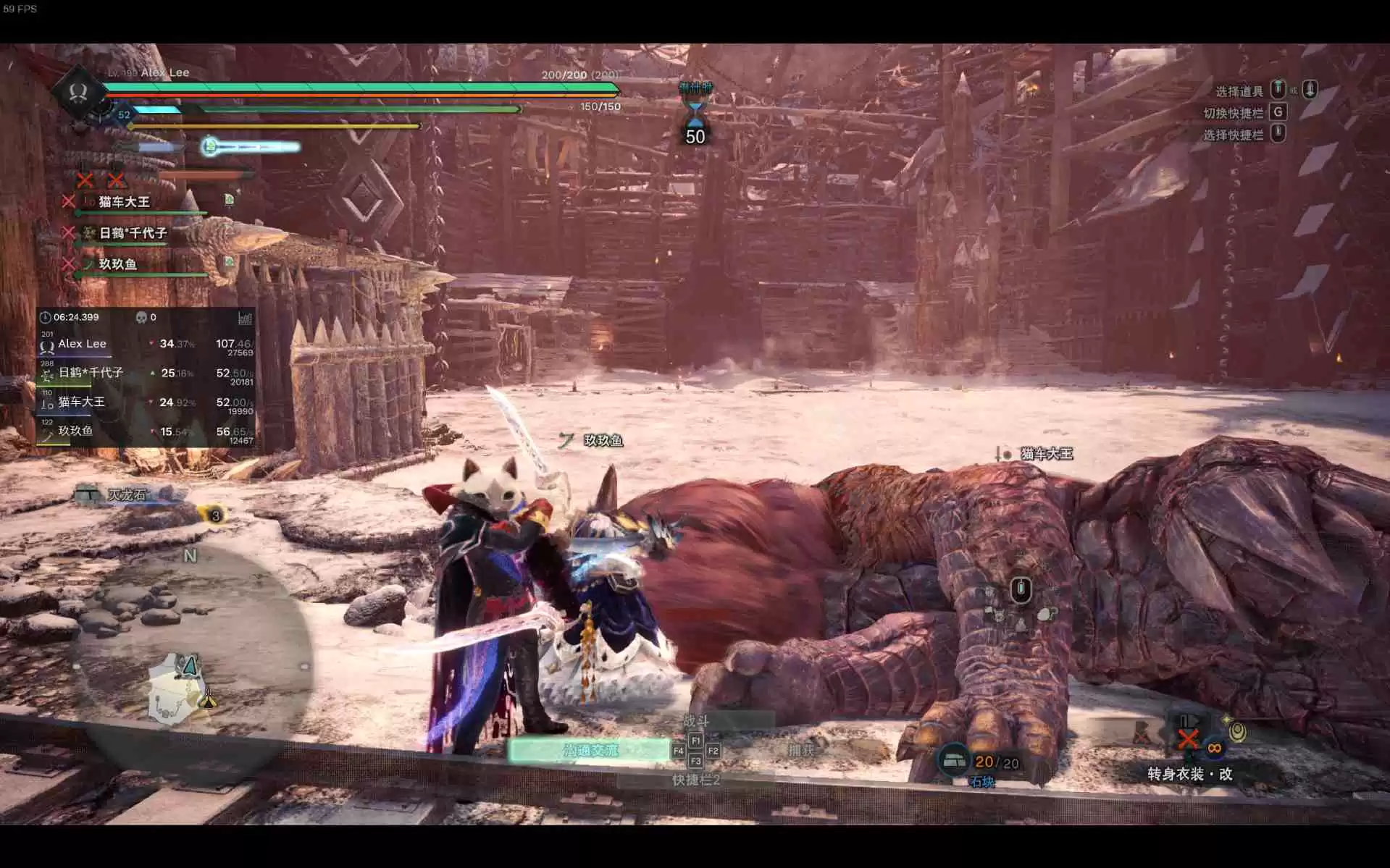
Task: Select the 沟通交流 shortcut bar option
Action: pos(590,751)
